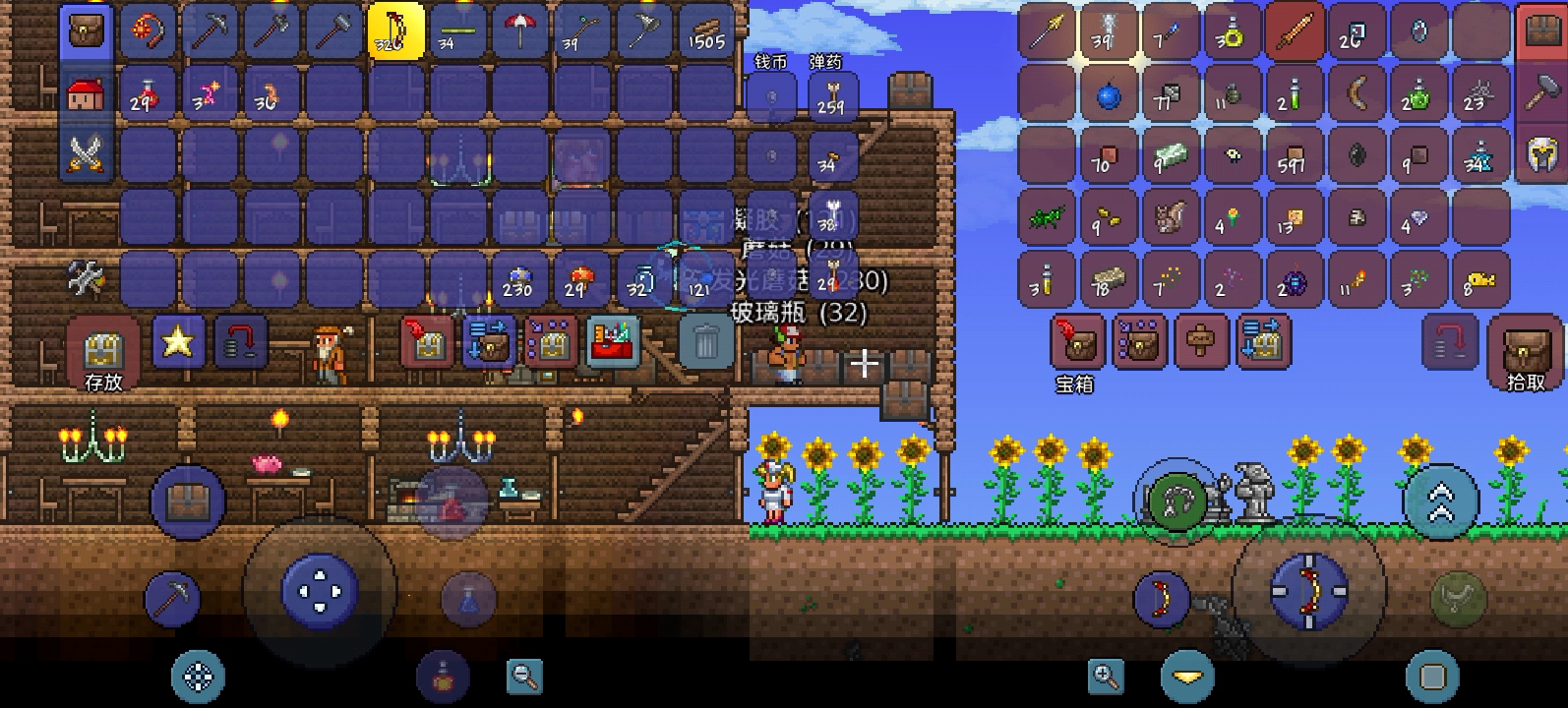The height and width of the screenshot is (708, 1568).
Task: Pick the wood stack of 1505
Action: 704,31
